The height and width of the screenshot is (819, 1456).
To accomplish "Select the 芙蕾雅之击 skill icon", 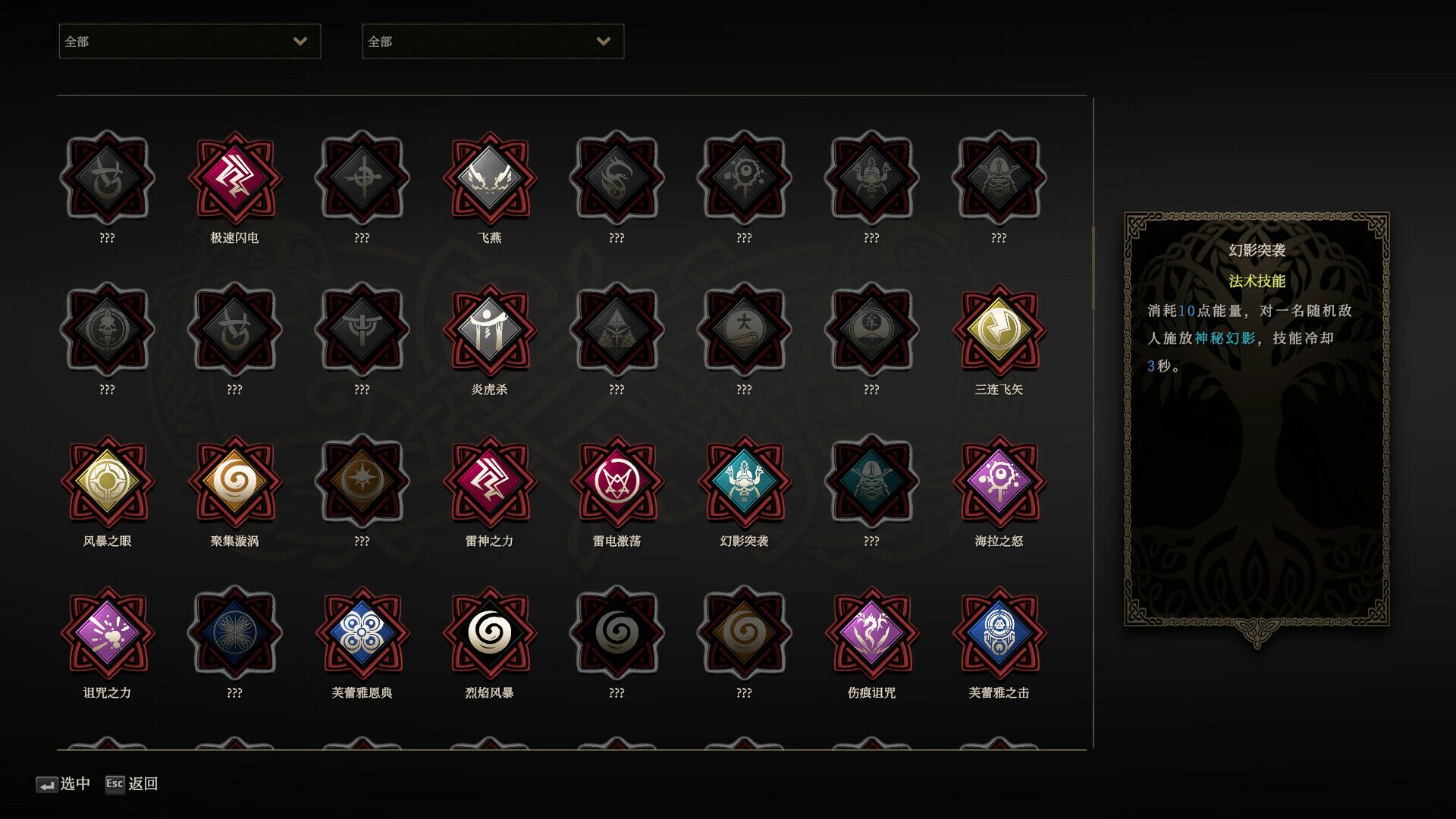I will tap(999, 633).
